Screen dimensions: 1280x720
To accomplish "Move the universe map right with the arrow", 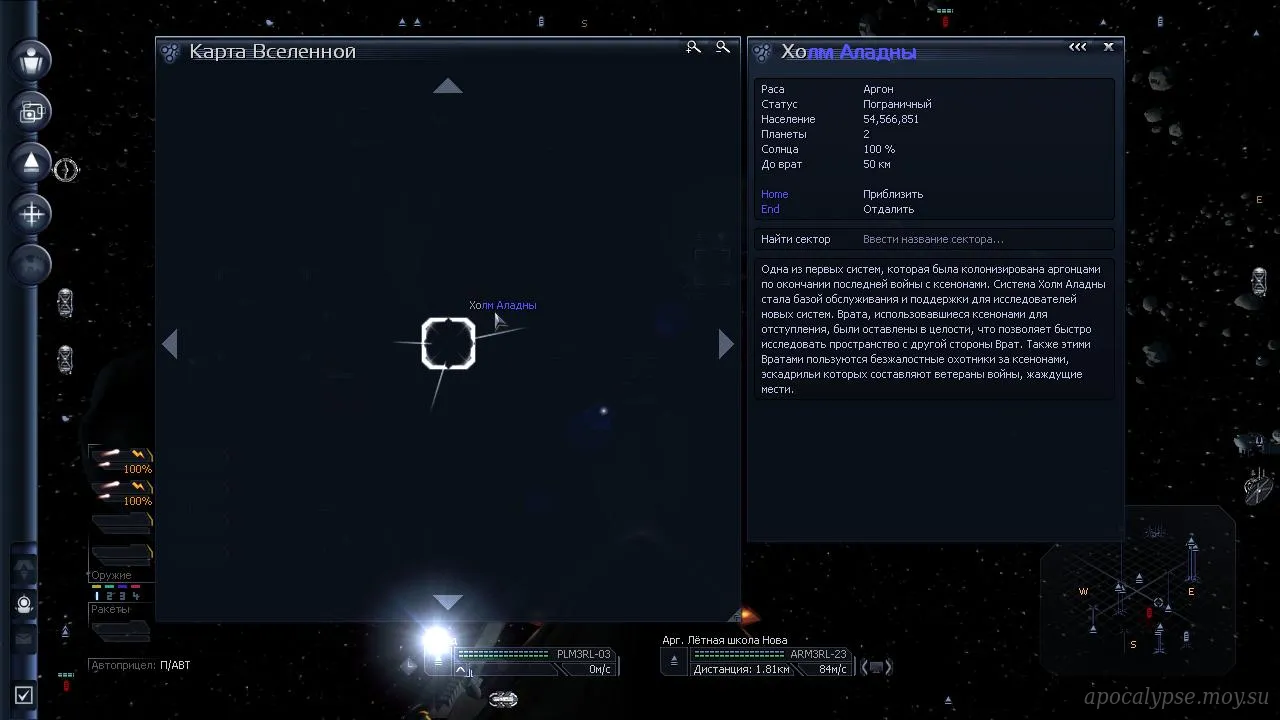I will [x=726, y=344].
